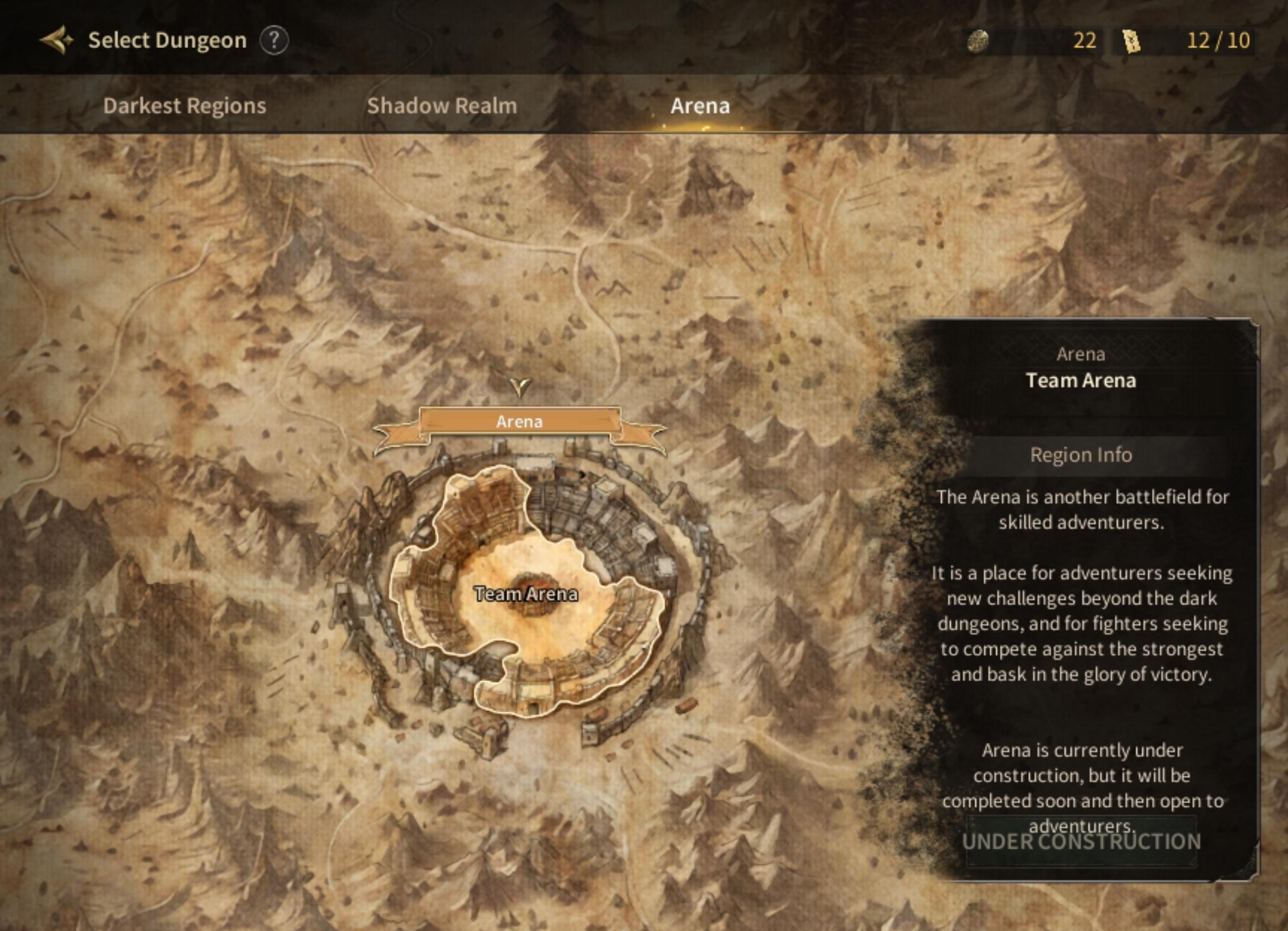
Task: Switch to the Darkest Regions tab
Action: pyautogui.click(x=184, y=105)
